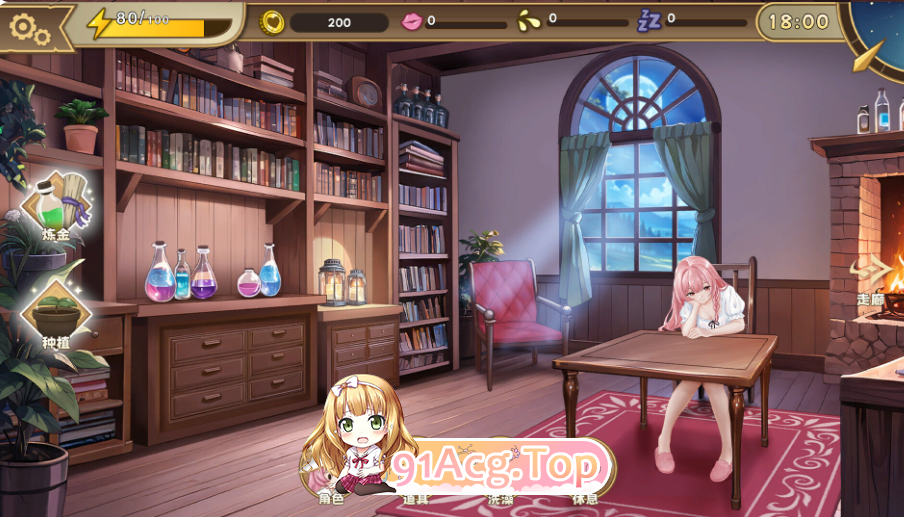The image size is (904, 517).
Task: Go to the 走廊 corridor via arrow
Action: coord(874,275)
